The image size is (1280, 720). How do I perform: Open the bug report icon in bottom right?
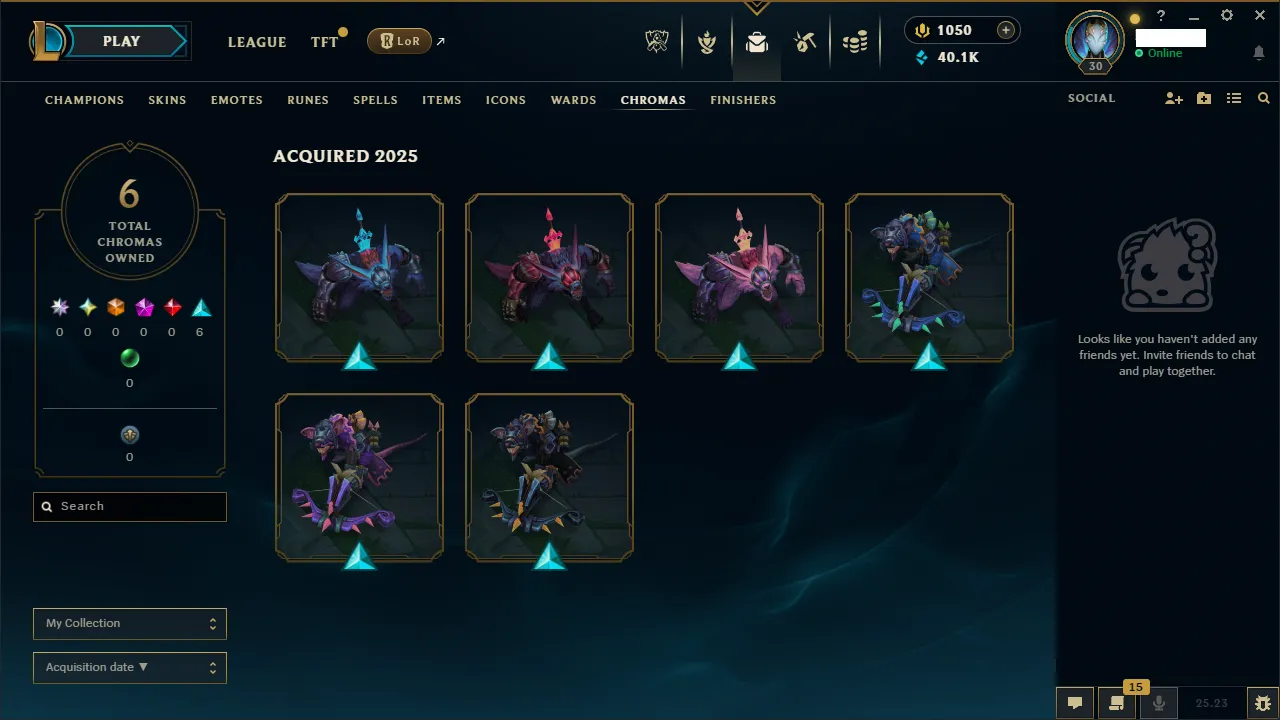[x=1262, y=703]
